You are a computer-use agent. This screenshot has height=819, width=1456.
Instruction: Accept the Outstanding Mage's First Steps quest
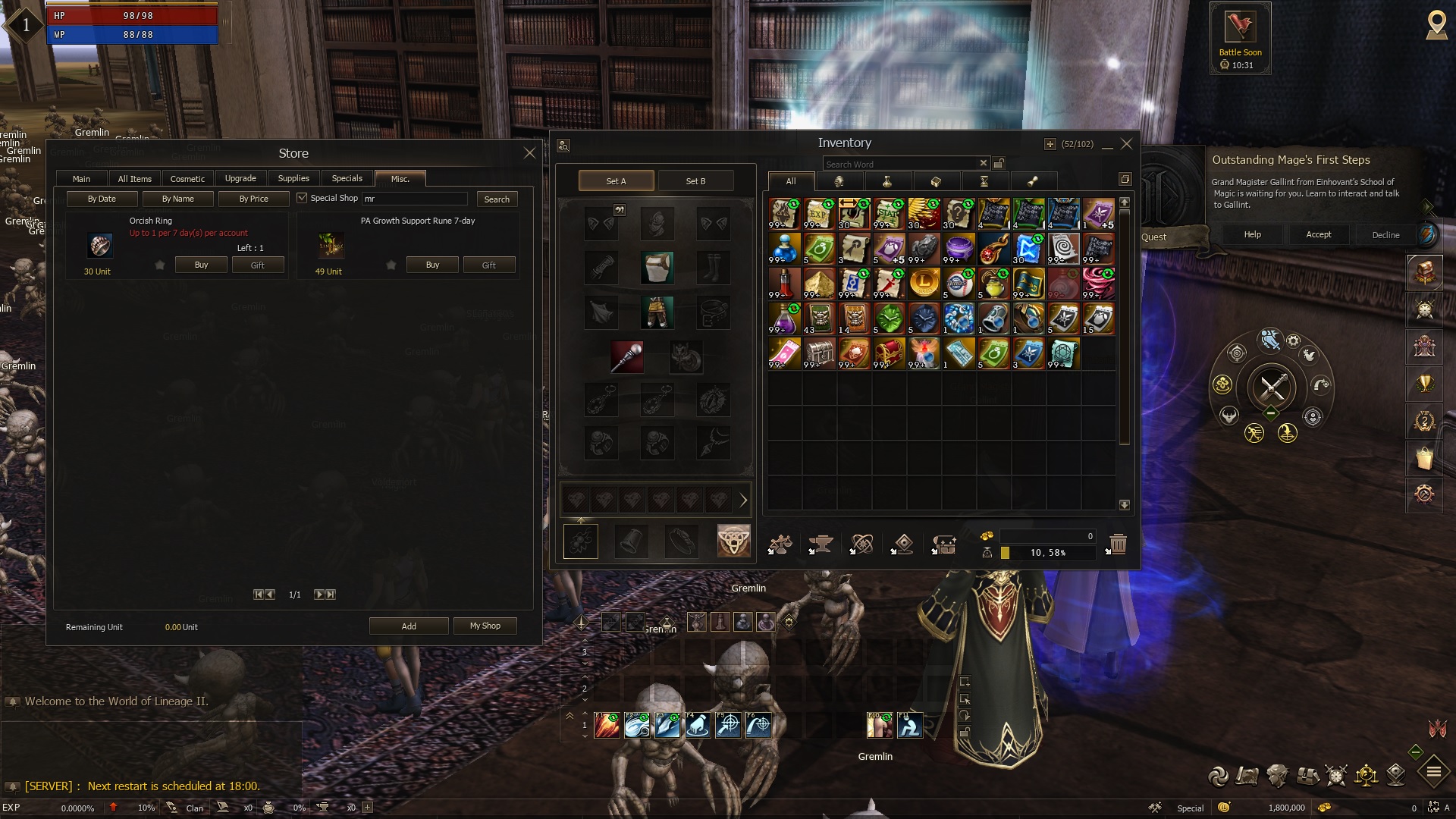1318,234
